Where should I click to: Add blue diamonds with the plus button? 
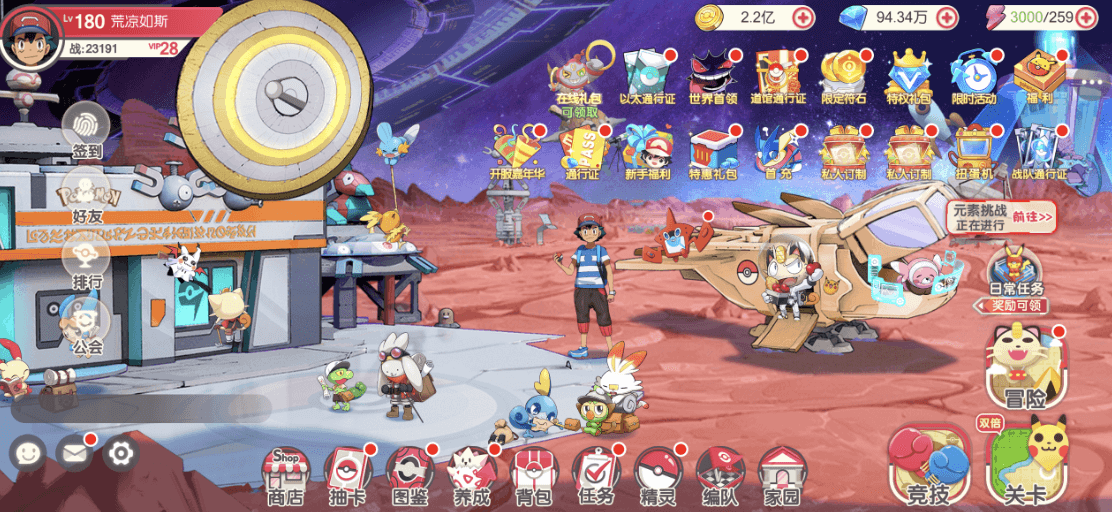pos(946,17)
